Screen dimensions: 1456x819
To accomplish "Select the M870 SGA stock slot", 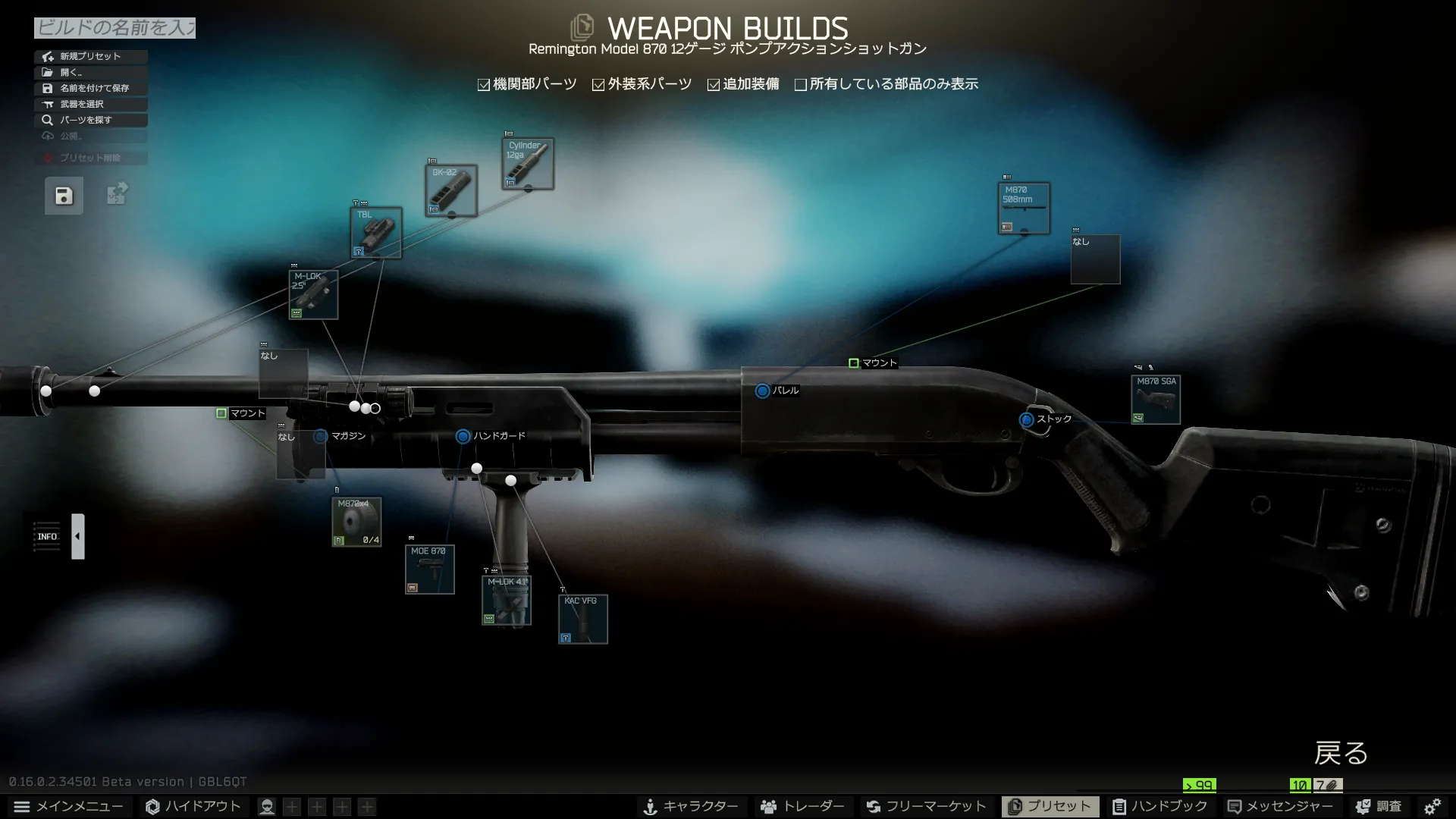I will (x=1156, y=400).
